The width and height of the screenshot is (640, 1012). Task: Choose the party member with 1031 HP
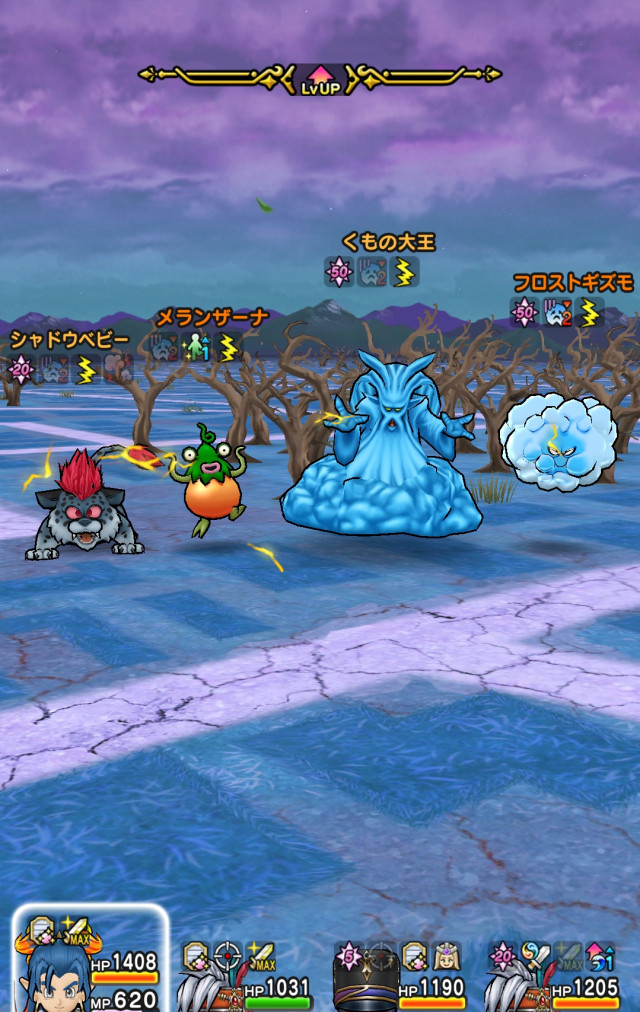[x=246, y=975]
